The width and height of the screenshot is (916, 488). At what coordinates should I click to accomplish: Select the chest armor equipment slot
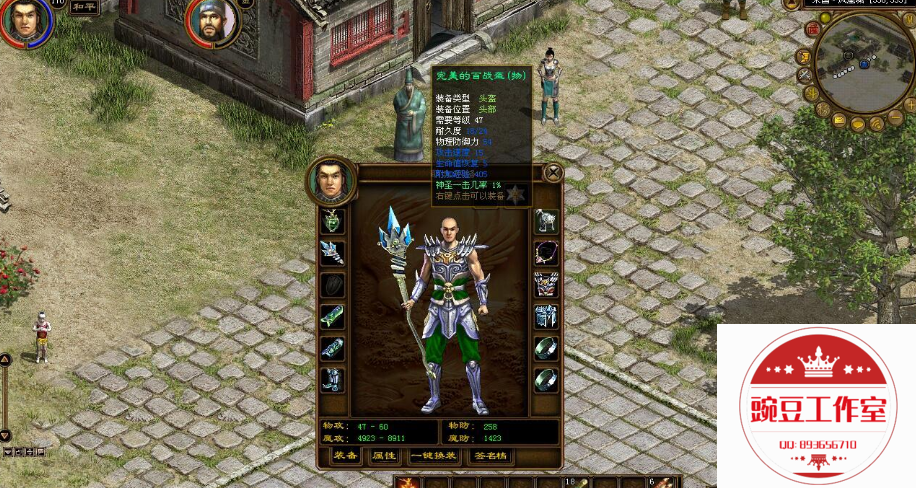[546, 284]
